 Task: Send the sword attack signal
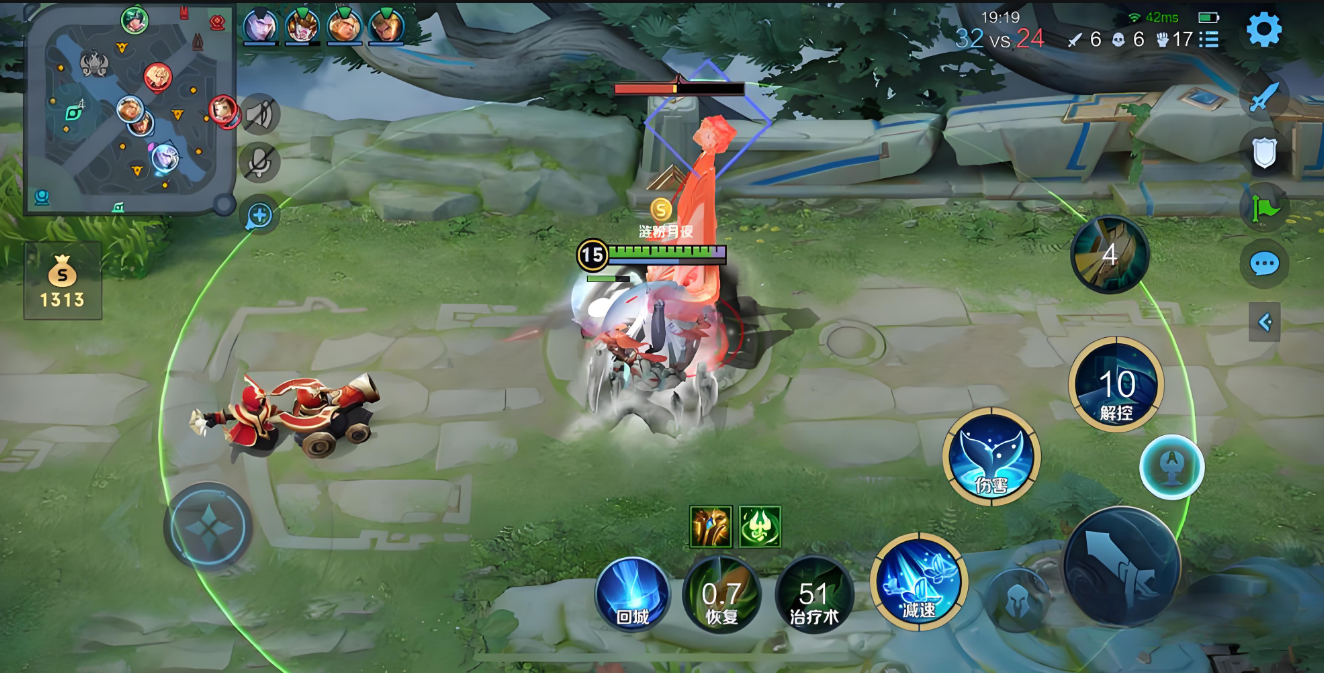pos(1264,98)
